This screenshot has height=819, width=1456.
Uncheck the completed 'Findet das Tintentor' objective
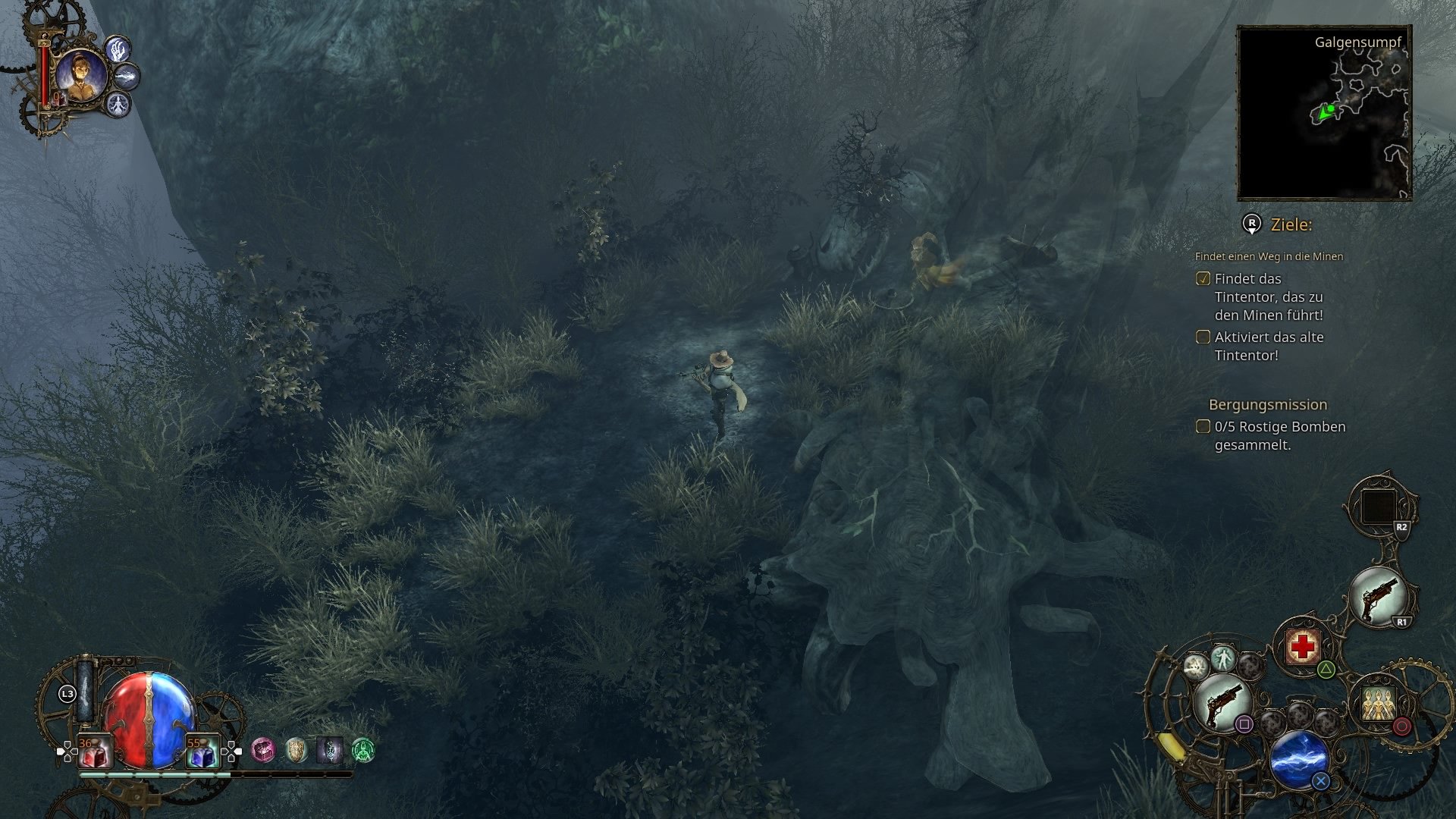(x=1203, y=279)
